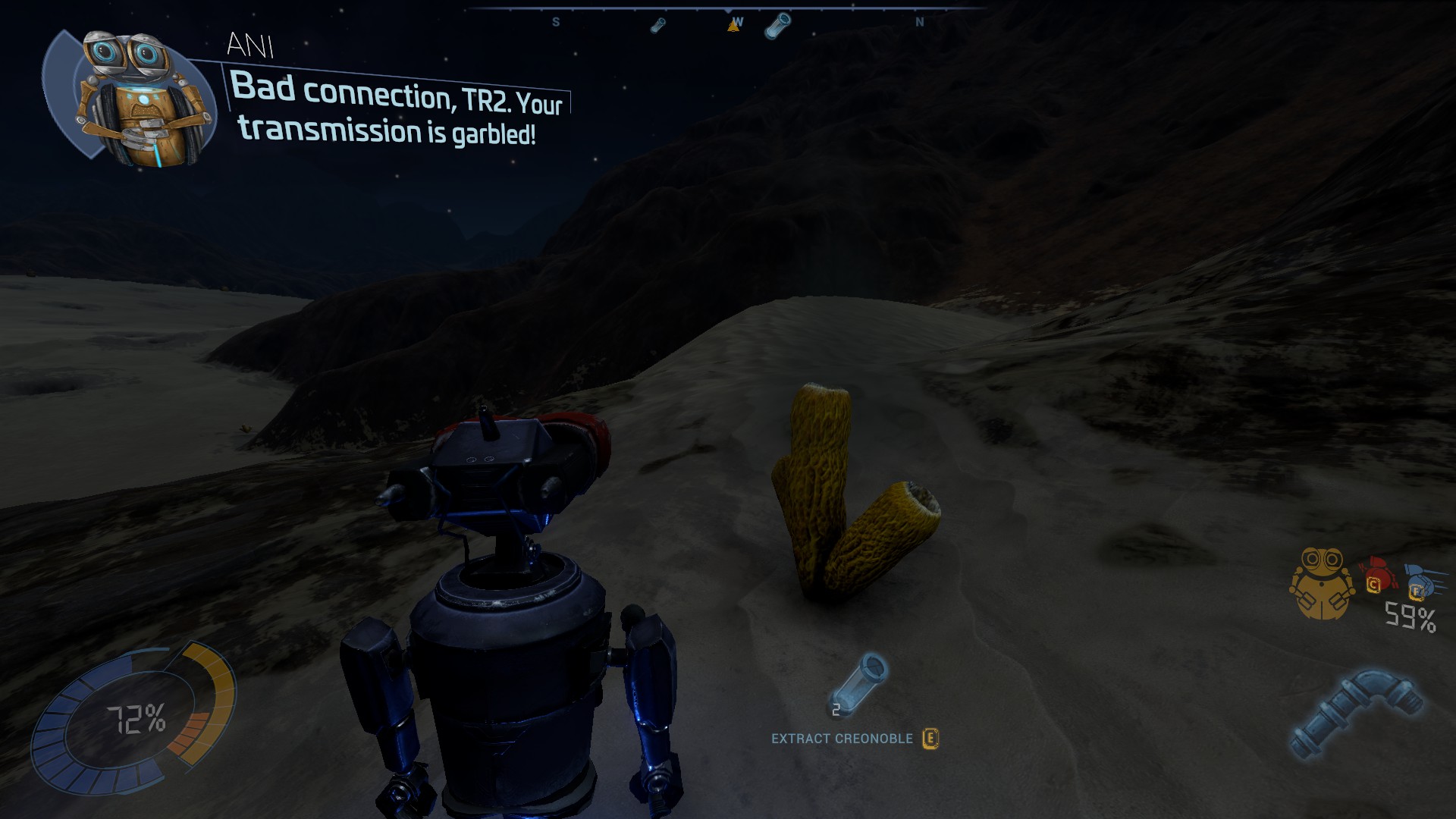
Task: Select the small canister marker on the compass
Action: 658,26
